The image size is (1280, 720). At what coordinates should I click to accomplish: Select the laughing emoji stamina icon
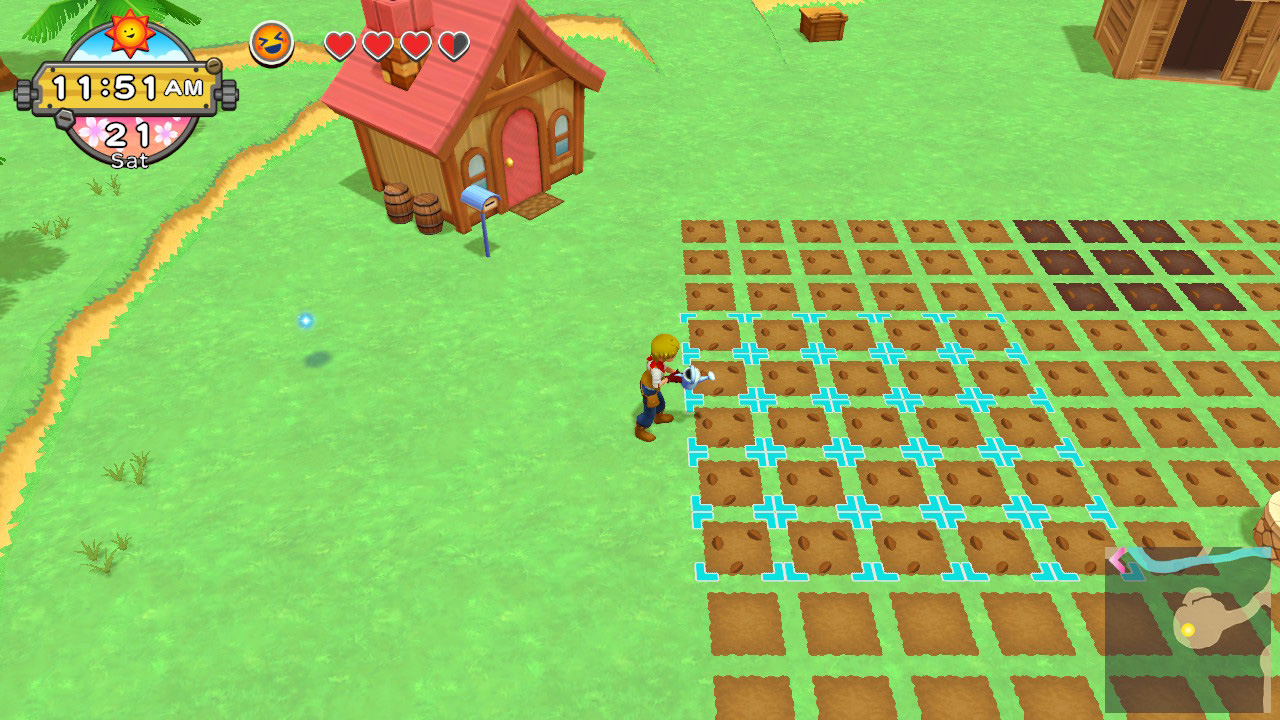tap(270, 40)
